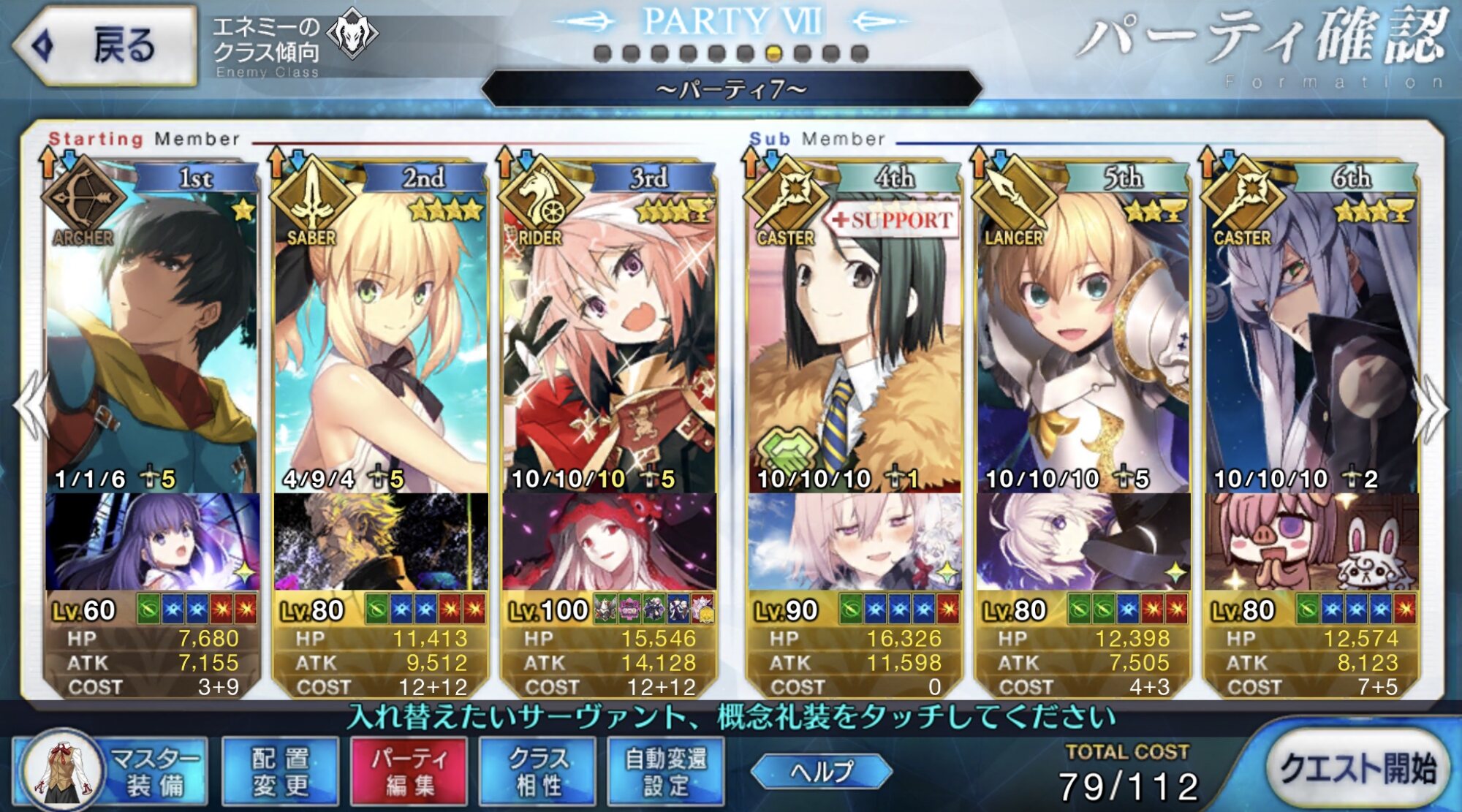
Task: Choose the 3rd slot Rider servant card
Action: (x=610, y=329)
